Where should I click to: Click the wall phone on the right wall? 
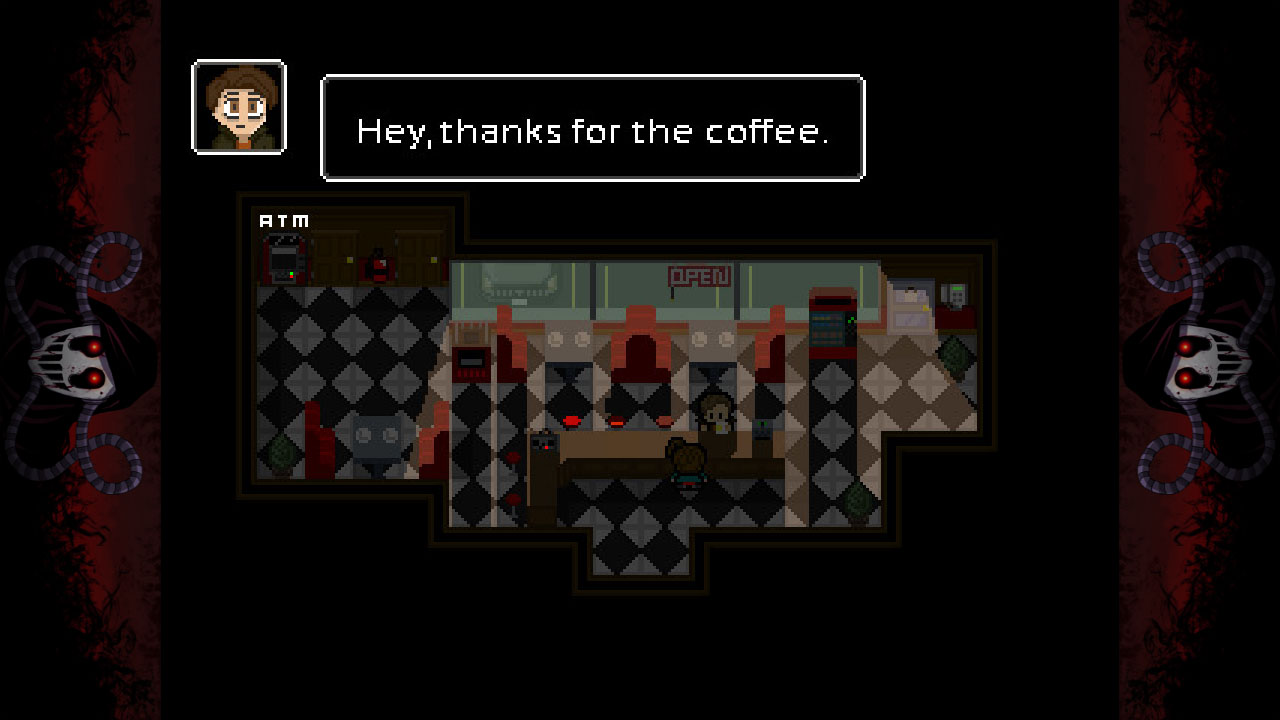point(956,294)
